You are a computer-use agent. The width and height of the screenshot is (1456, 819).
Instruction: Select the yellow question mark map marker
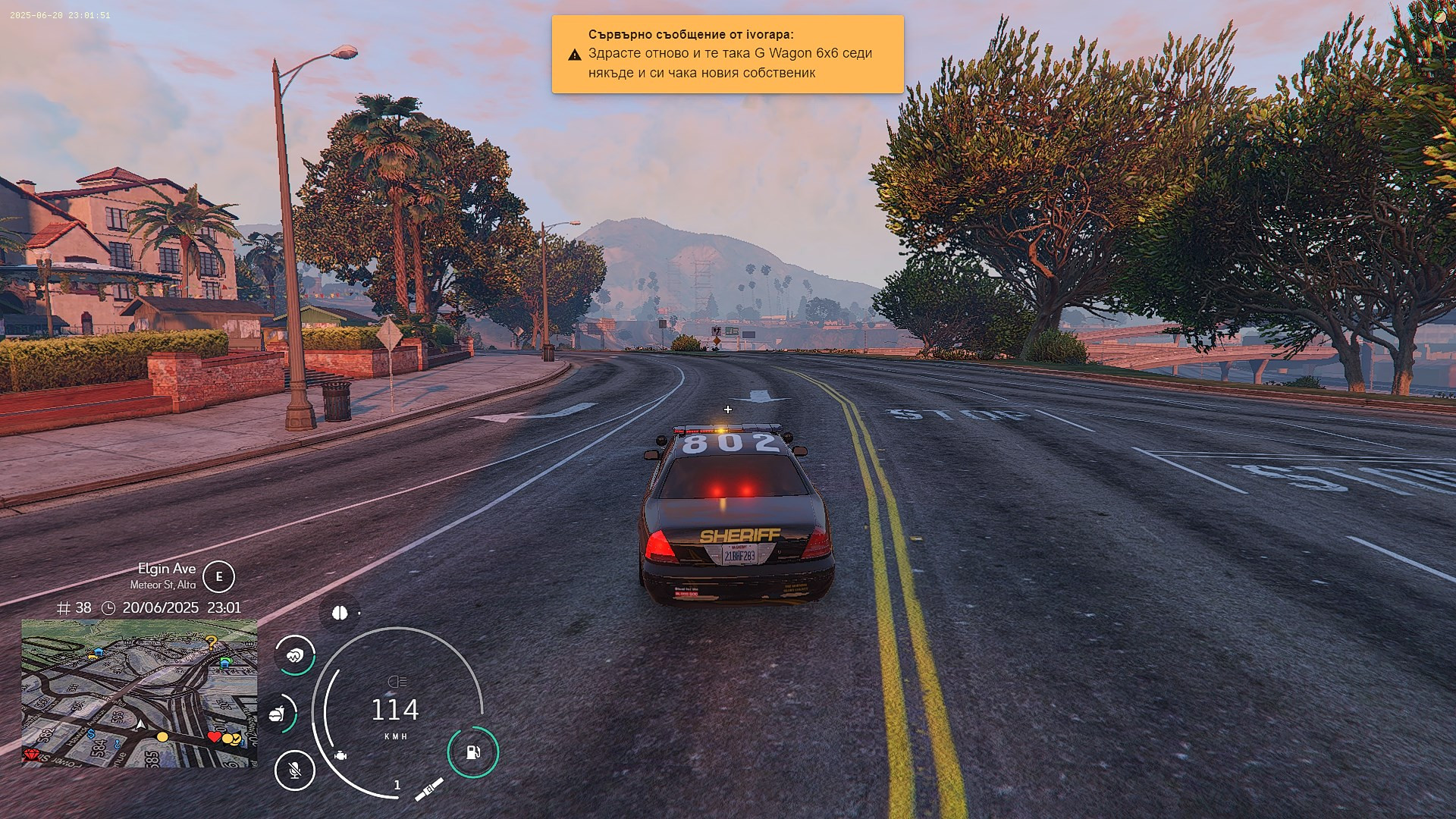212,642
